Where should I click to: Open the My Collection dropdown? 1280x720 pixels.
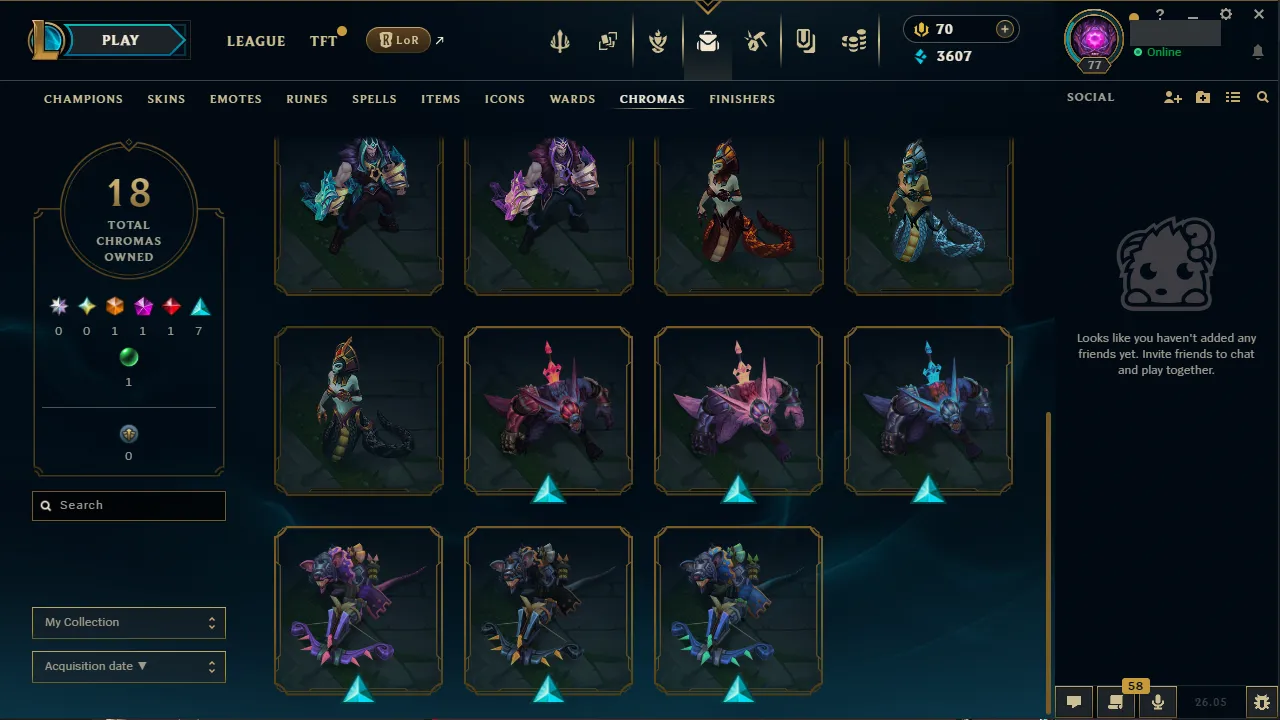[128, 622]
